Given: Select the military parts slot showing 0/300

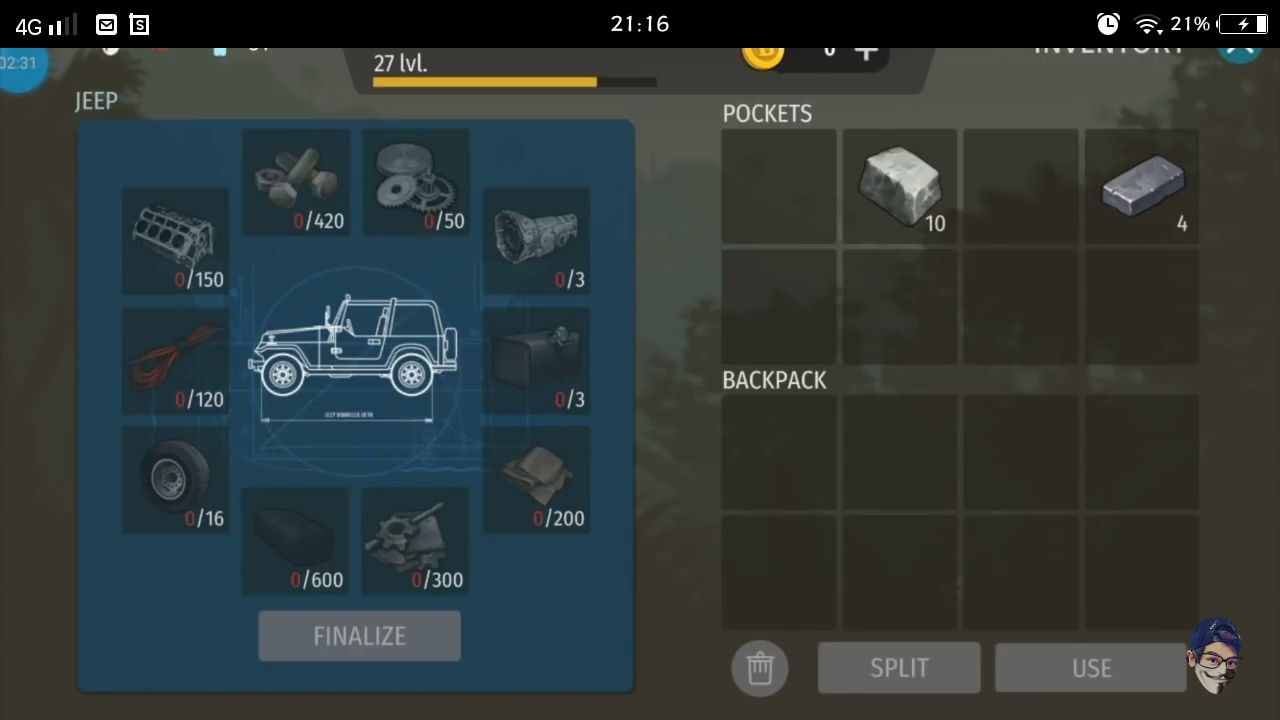Looking at the screenshot, I should pyautogui.click(x=416, y=540).
